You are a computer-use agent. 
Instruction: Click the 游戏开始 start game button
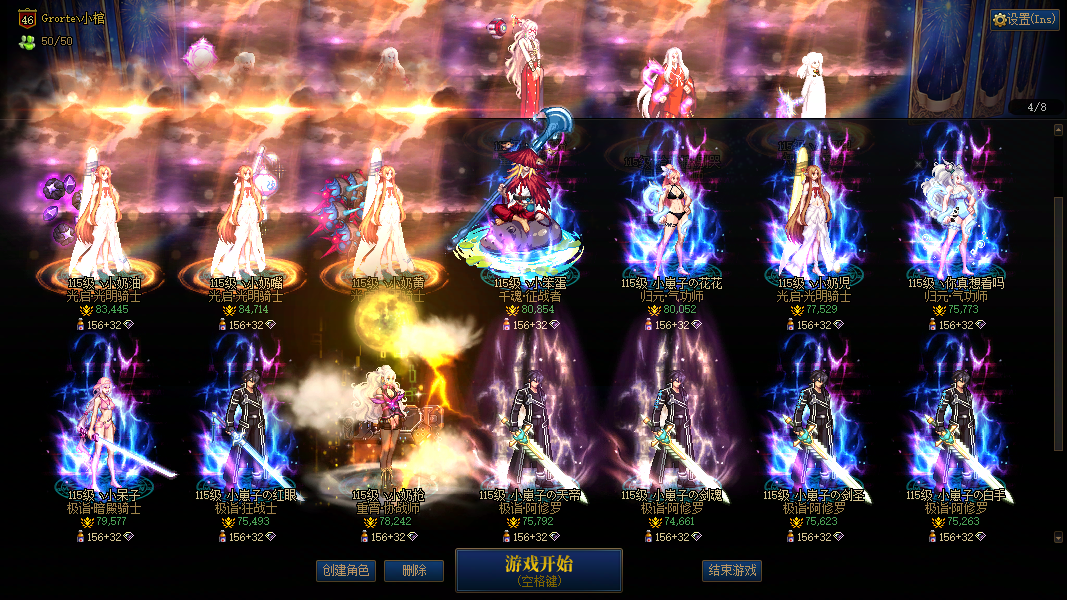coord(538,570)
